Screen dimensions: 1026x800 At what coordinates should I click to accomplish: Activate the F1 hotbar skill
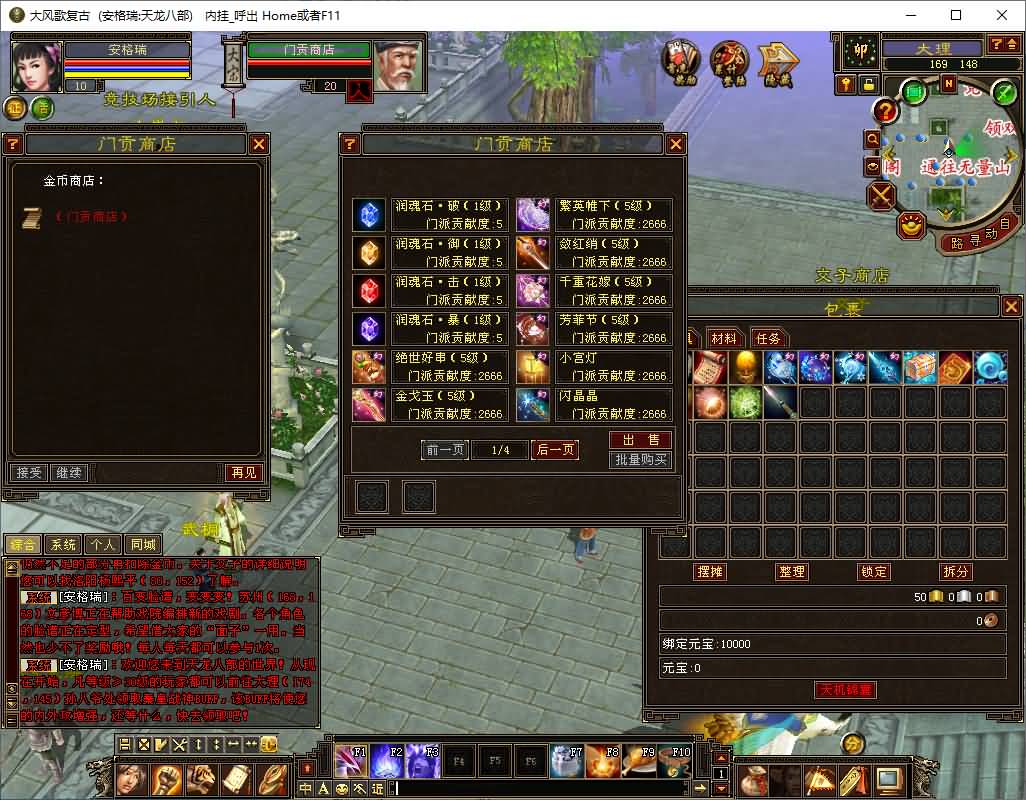350,762
